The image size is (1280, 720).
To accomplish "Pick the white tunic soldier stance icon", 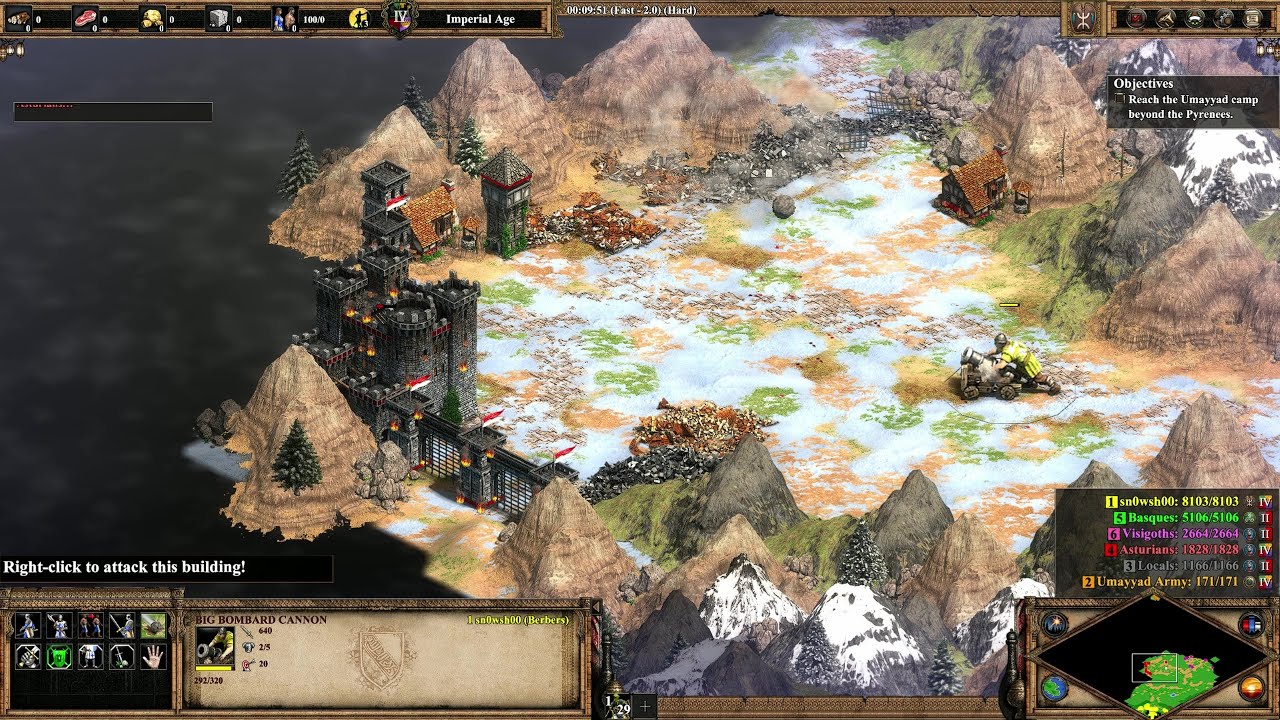I will 90,657.
